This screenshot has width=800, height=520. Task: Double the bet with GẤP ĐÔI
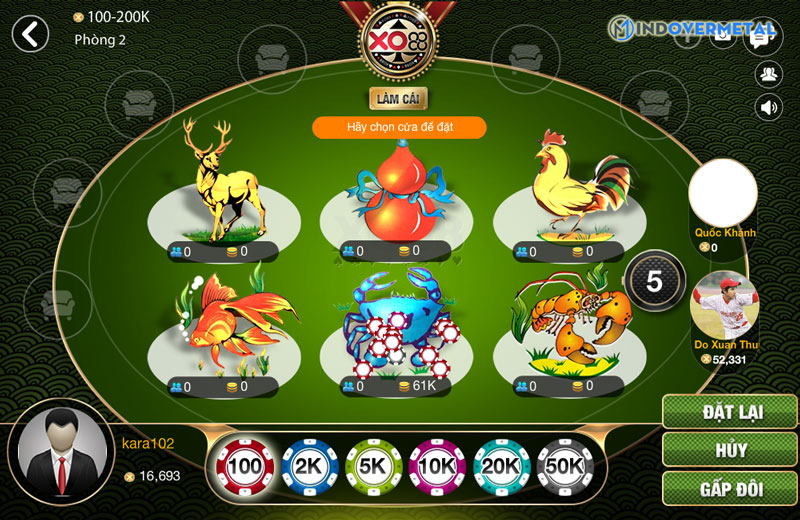pos(729,490)
